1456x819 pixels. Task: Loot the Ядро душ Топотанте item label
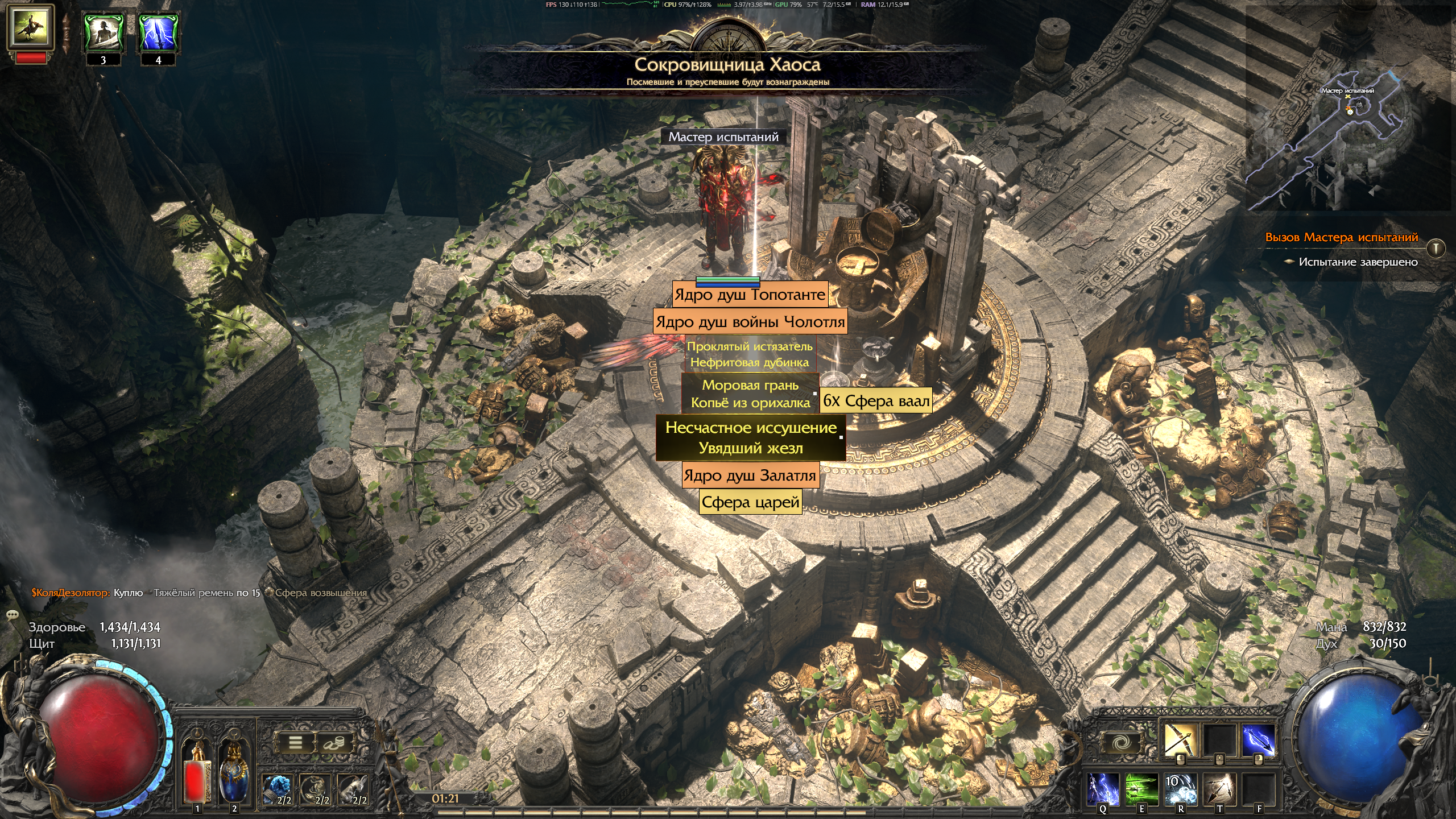click(x=750, y=295)
